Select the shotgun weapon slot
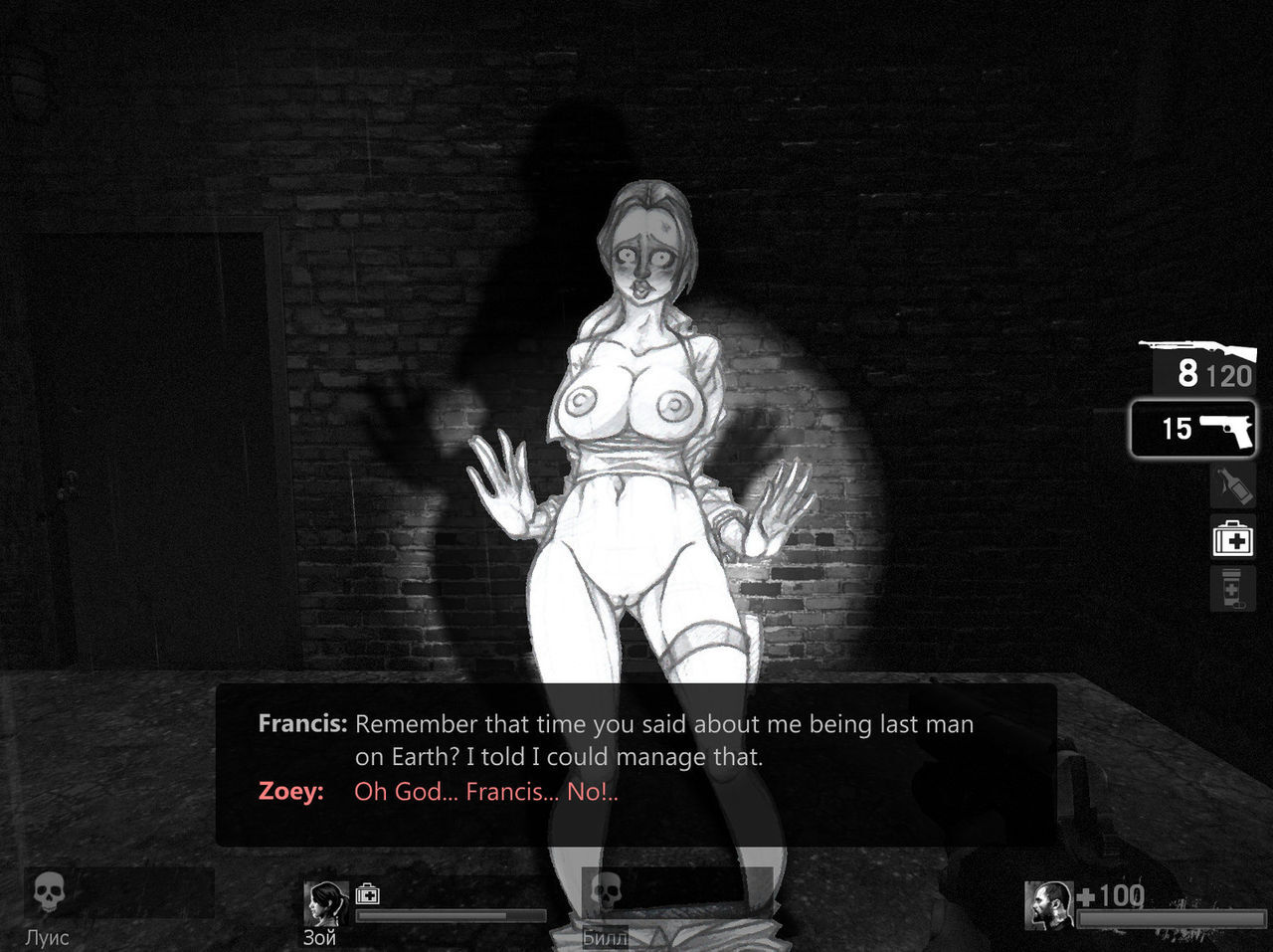The width and height of the screenshot is (1273, 952). (x=1200, y=365)
